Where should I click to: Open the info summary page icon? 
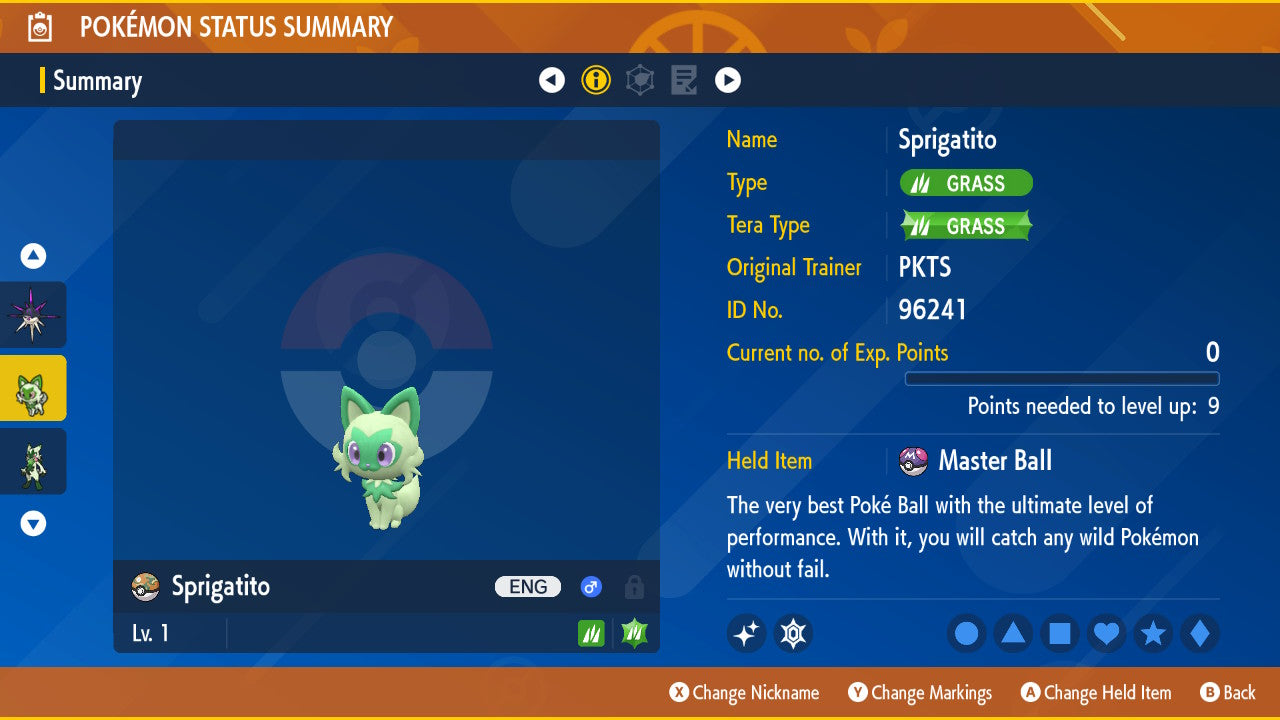pos(596,80)
